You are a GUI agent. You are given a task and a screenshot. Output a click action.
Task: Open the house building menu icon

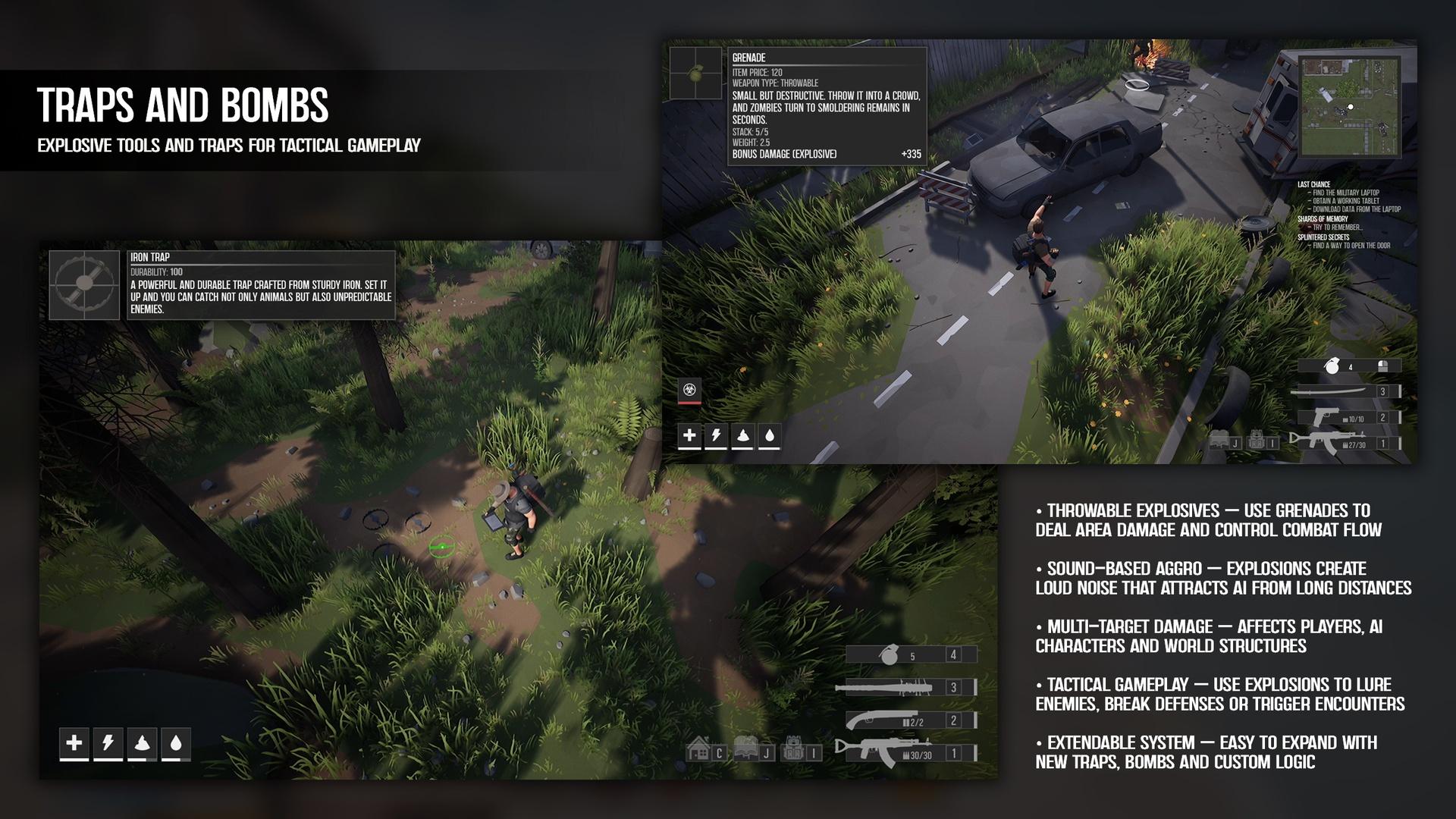point(698,751)
